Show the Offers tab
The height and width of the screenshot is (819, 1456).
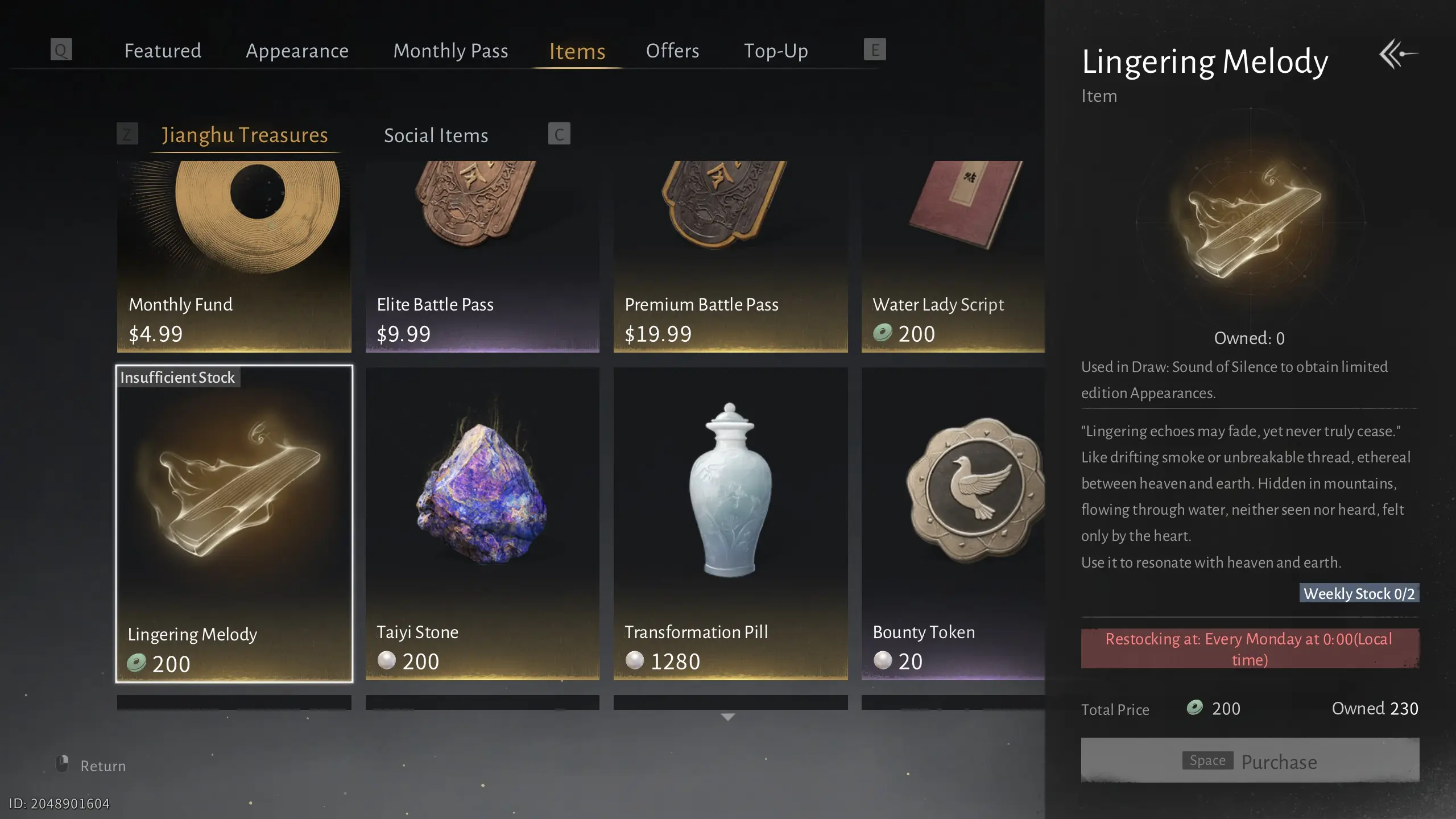(x=672, y=51)
